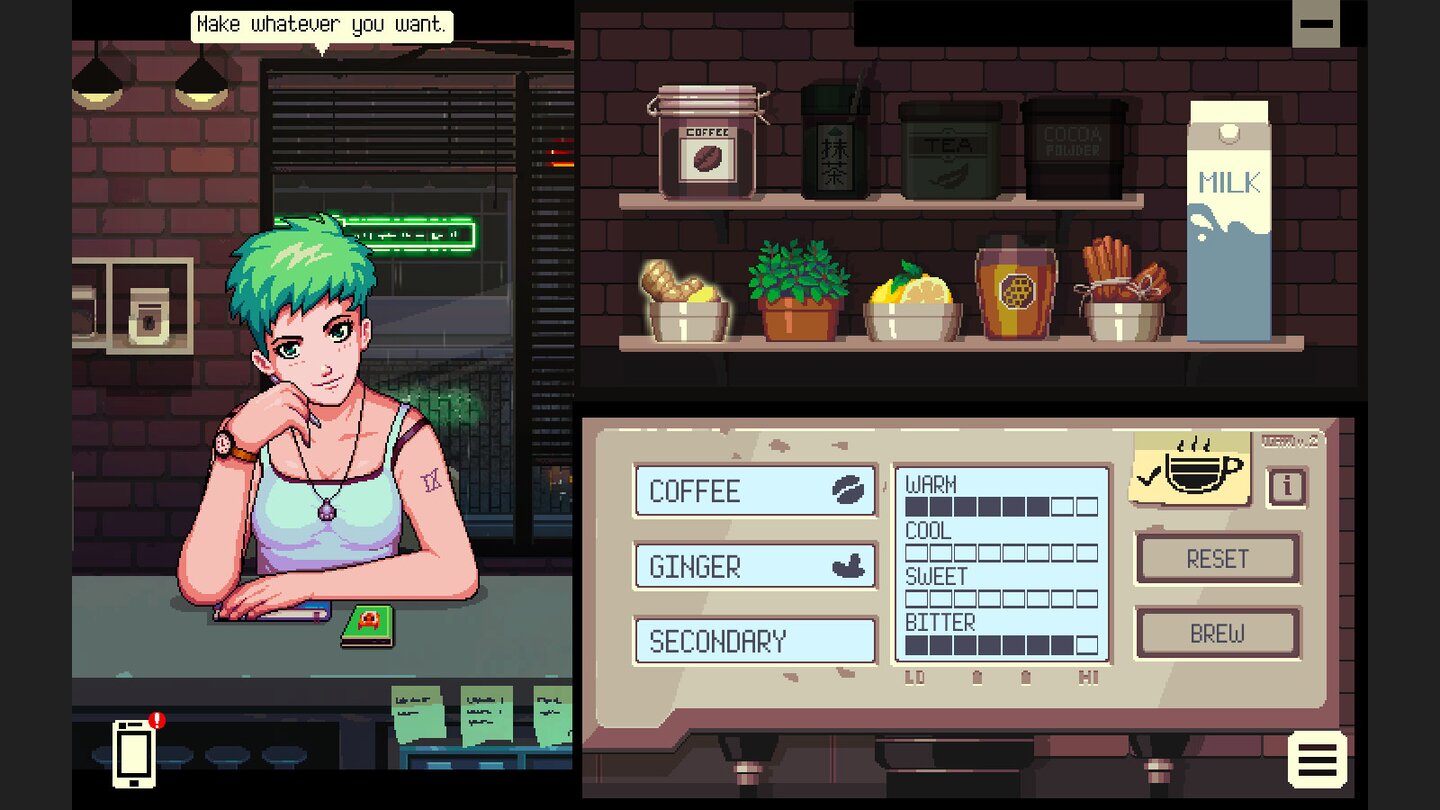Open the hamburger menu in the bottom right

(1318, 758)
